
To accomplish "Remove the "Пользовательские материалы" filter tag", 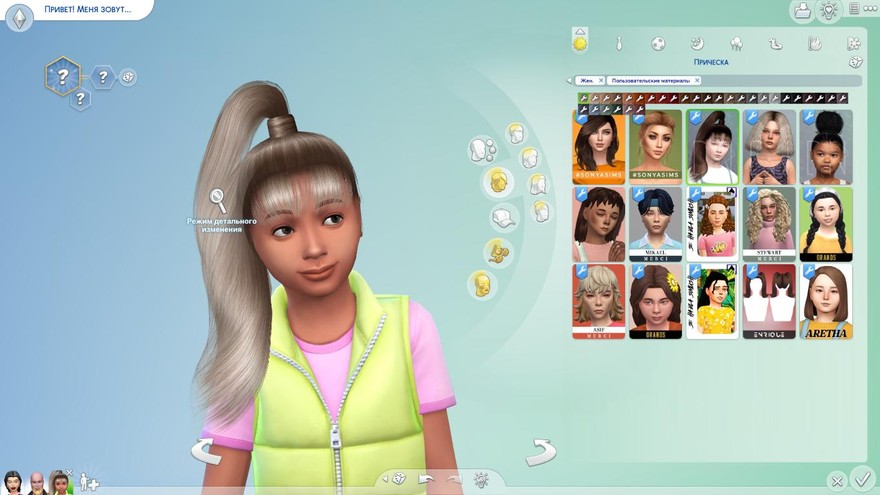I will tap(697, 80).
